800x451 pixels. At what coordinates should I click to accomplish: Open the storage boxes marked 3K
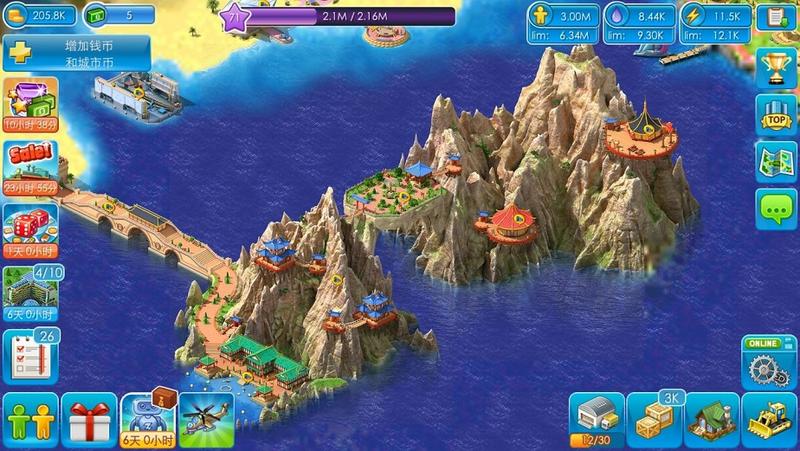point(654,417)
